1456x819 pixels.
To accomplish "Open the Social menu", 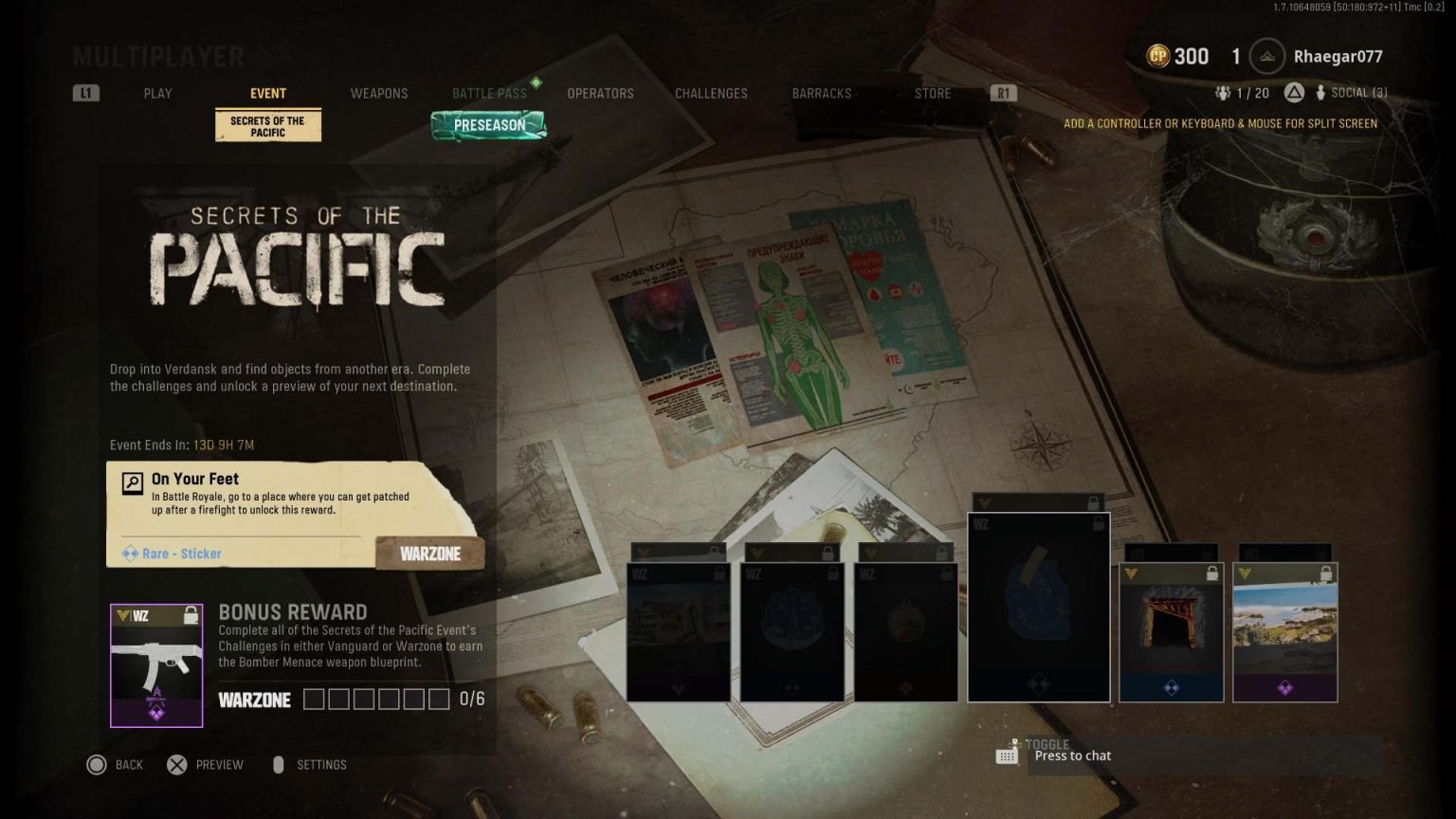I will (x=1351, y=93).
